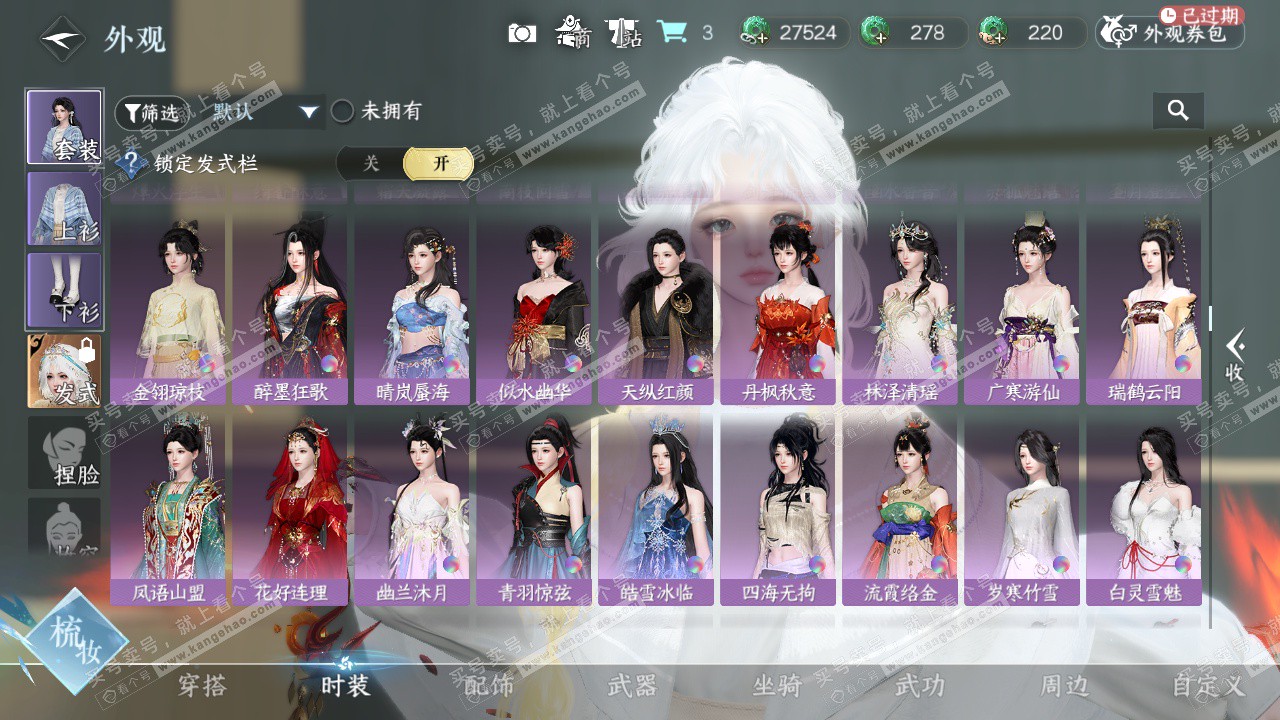Screen dimensions: 1280x720
Task: Open the shopping cart
Action: (672, 33)
